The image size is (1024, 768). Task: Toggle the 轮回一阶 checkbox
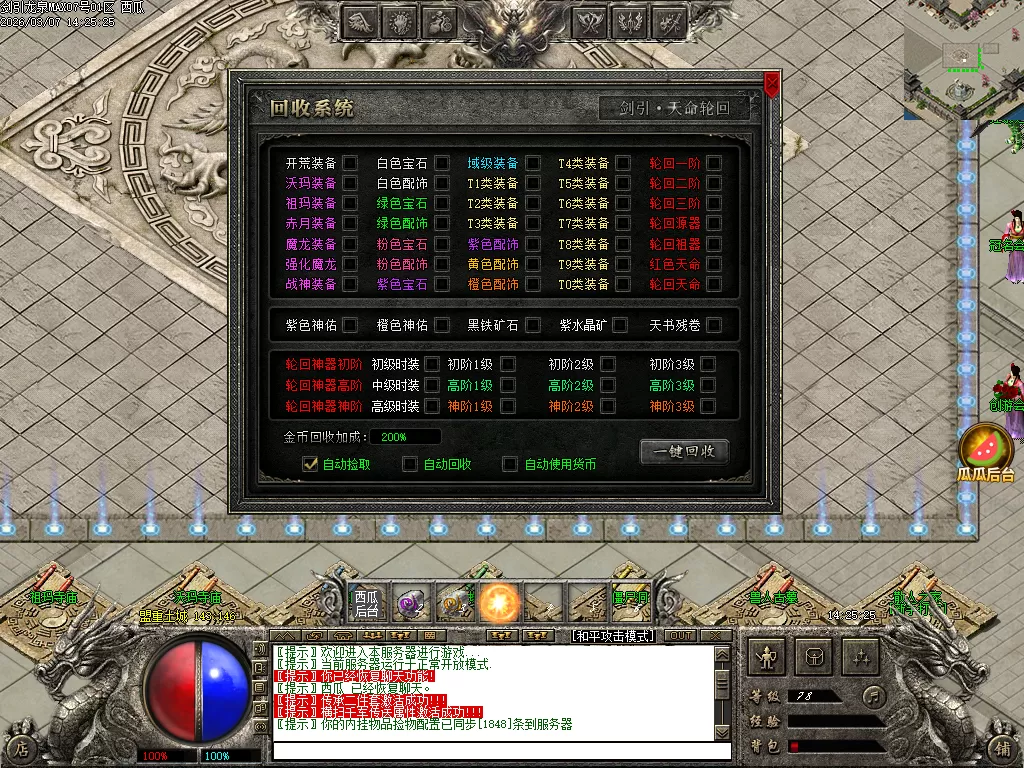(714, 163)
